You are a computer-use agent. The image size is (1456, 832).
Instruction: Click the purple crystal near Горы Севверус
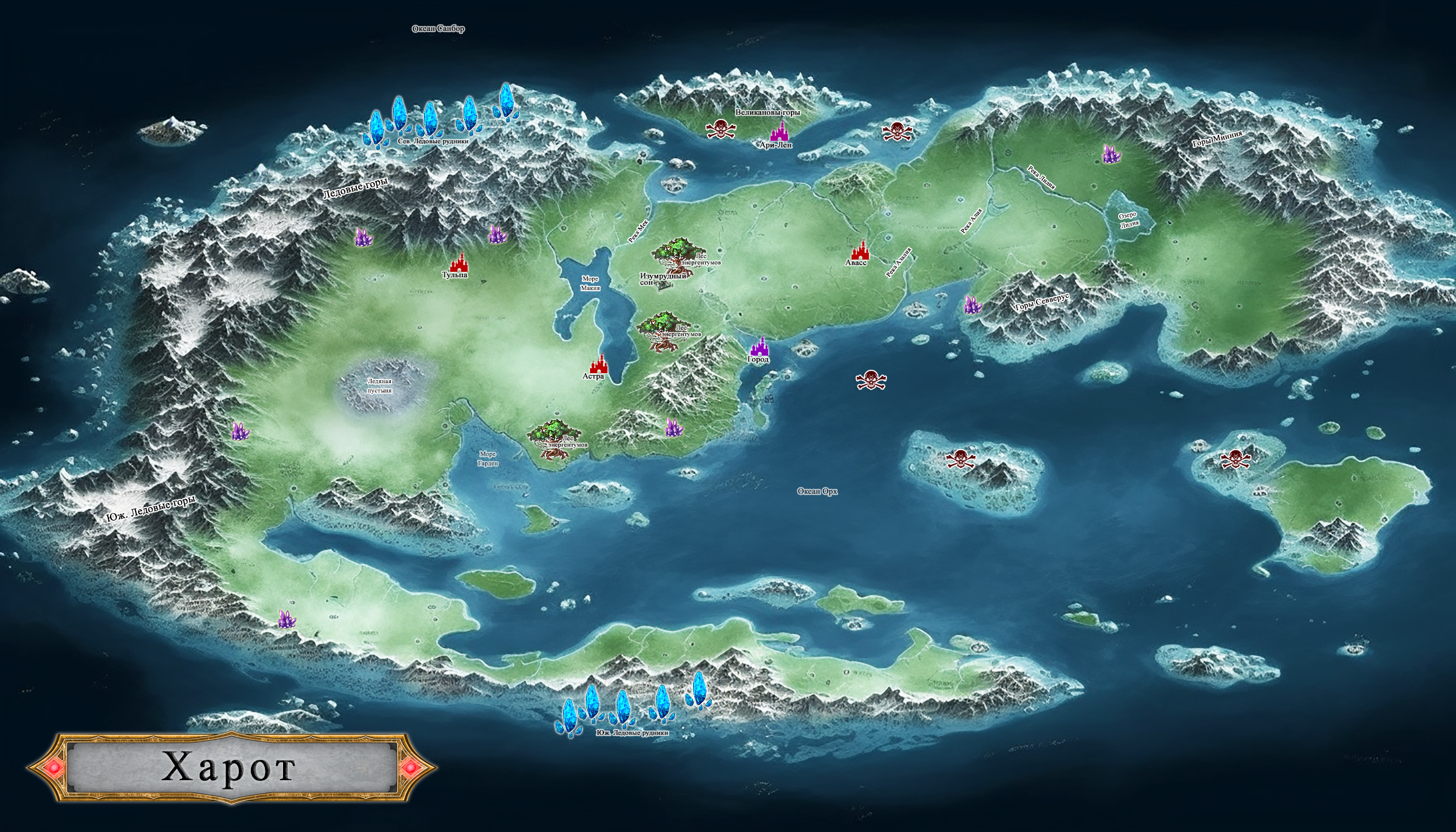click(x=972, y=305)
